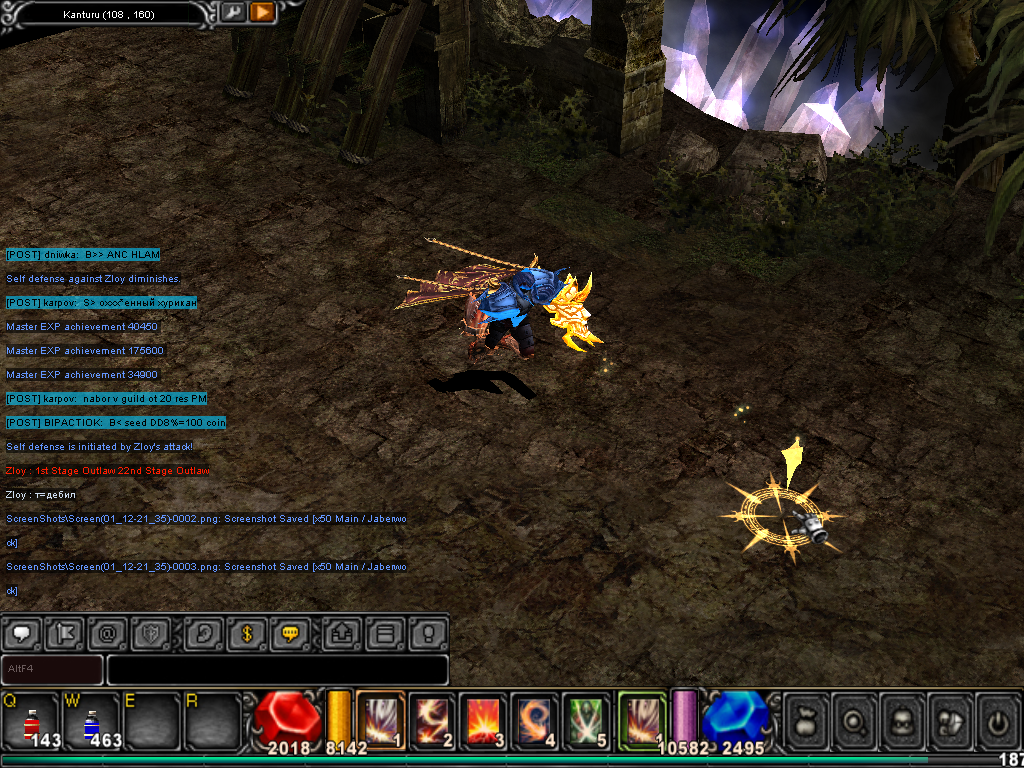Click the chat message input field

click(x=277, y=669)
